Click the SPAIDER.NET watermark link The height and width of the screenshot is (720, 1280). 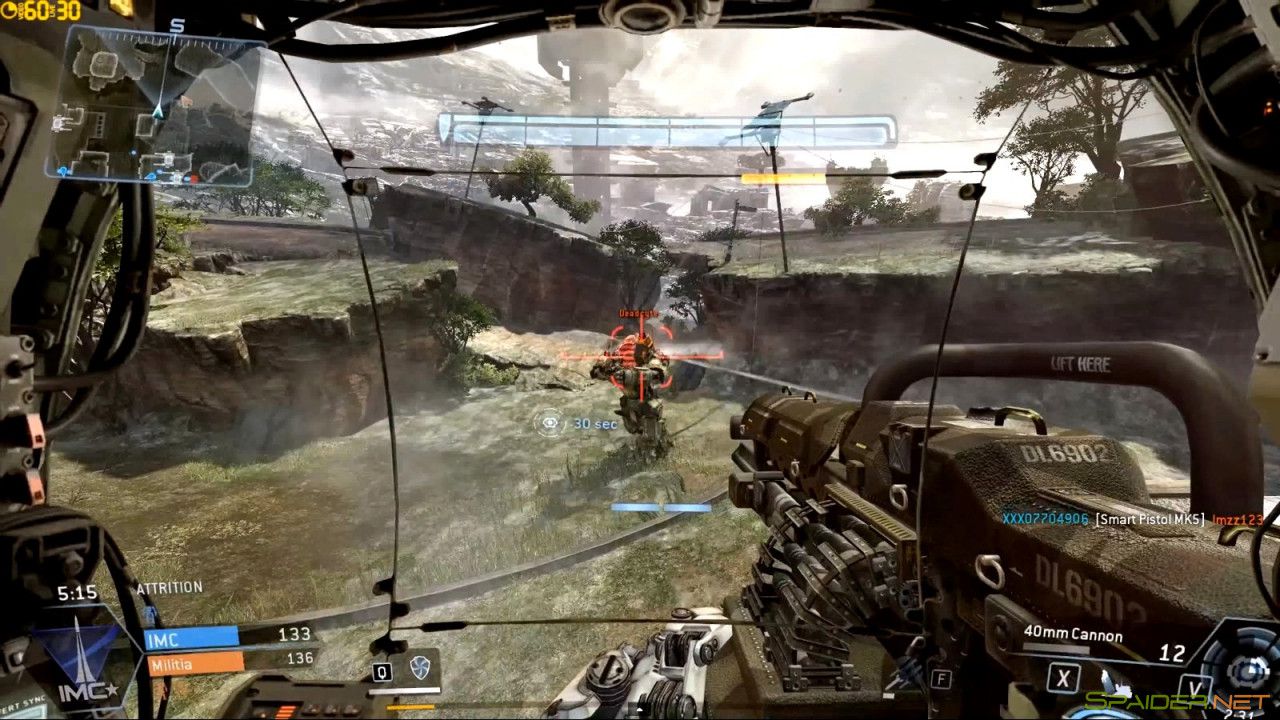(x=1175, y=701)
